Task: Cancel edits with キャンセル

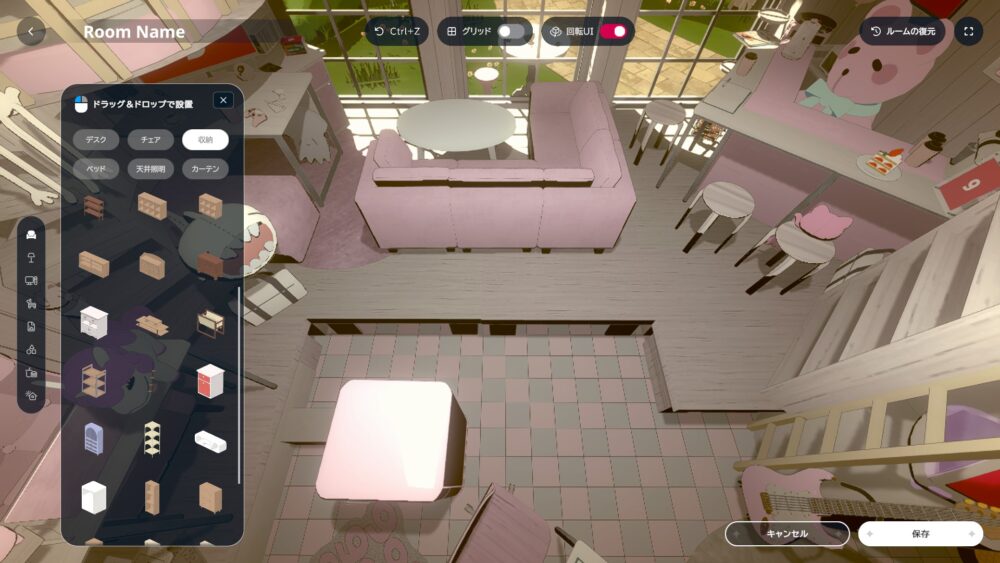Action: pos(787,534)
